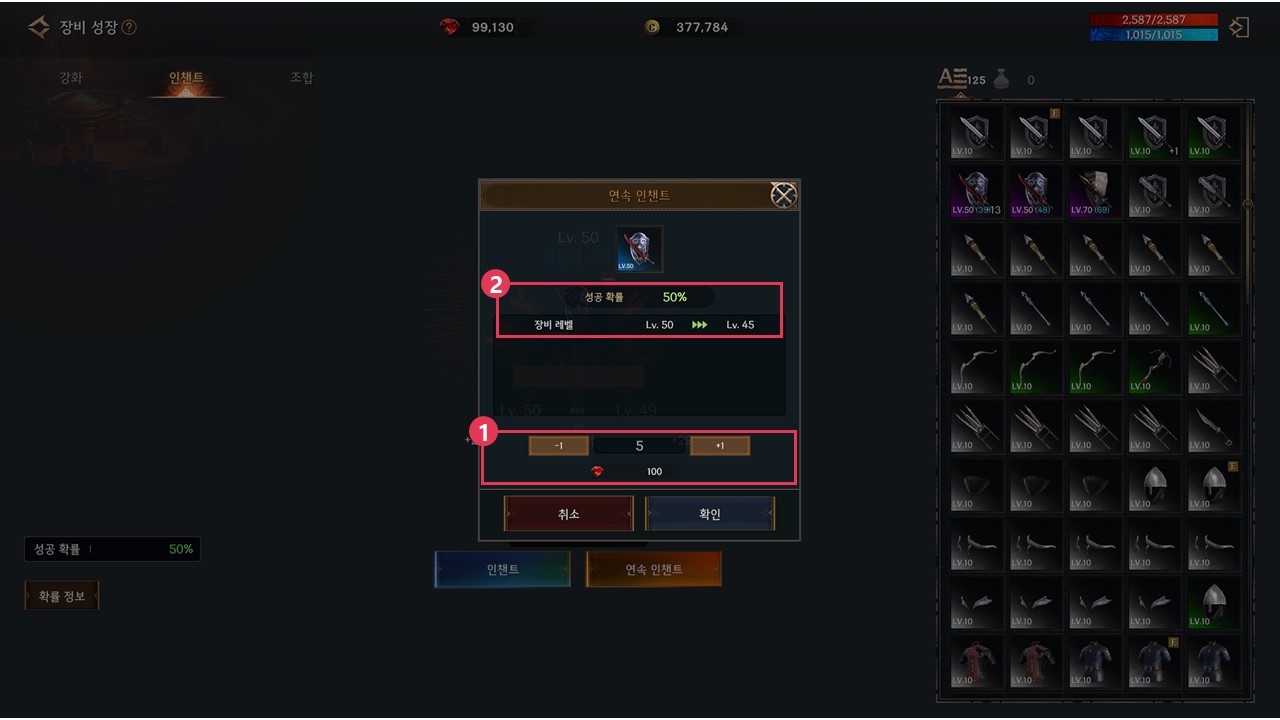Select the LV.50 shield in dialog
Viewport: 1280px width, 720px height.
[639, 249]
